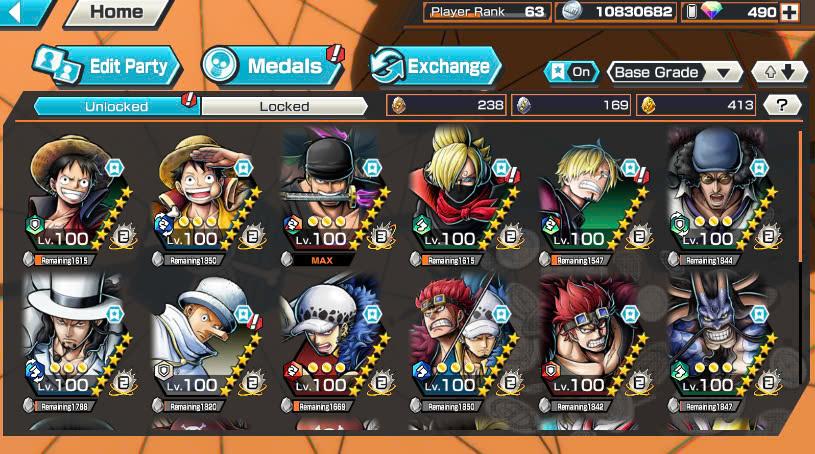Open the Edit Party screen
Screen dimensions: 815x454
(107, 66)
